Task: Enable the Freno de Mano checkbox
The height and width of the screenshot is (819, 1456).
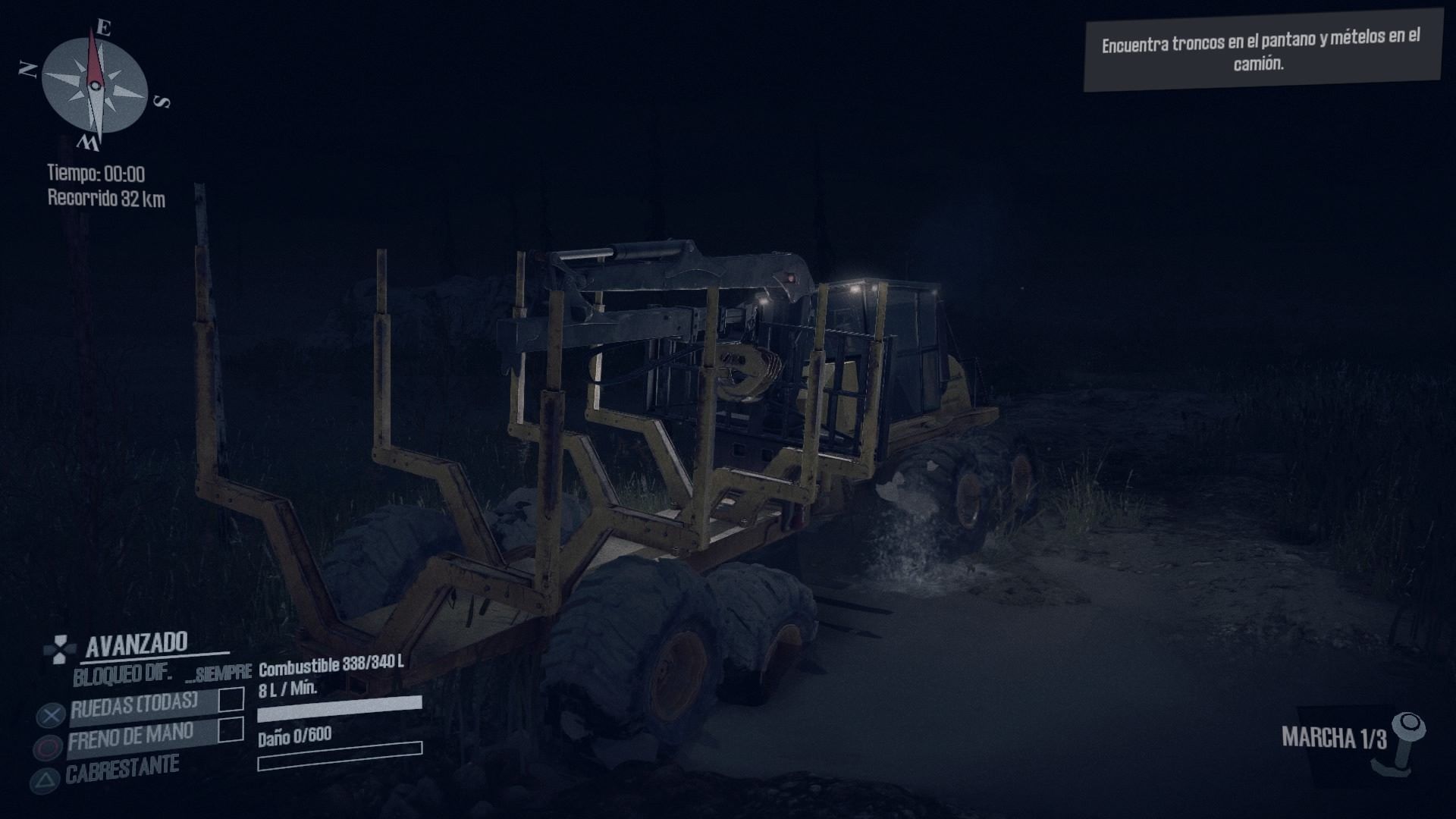Action: coord(231,730)
